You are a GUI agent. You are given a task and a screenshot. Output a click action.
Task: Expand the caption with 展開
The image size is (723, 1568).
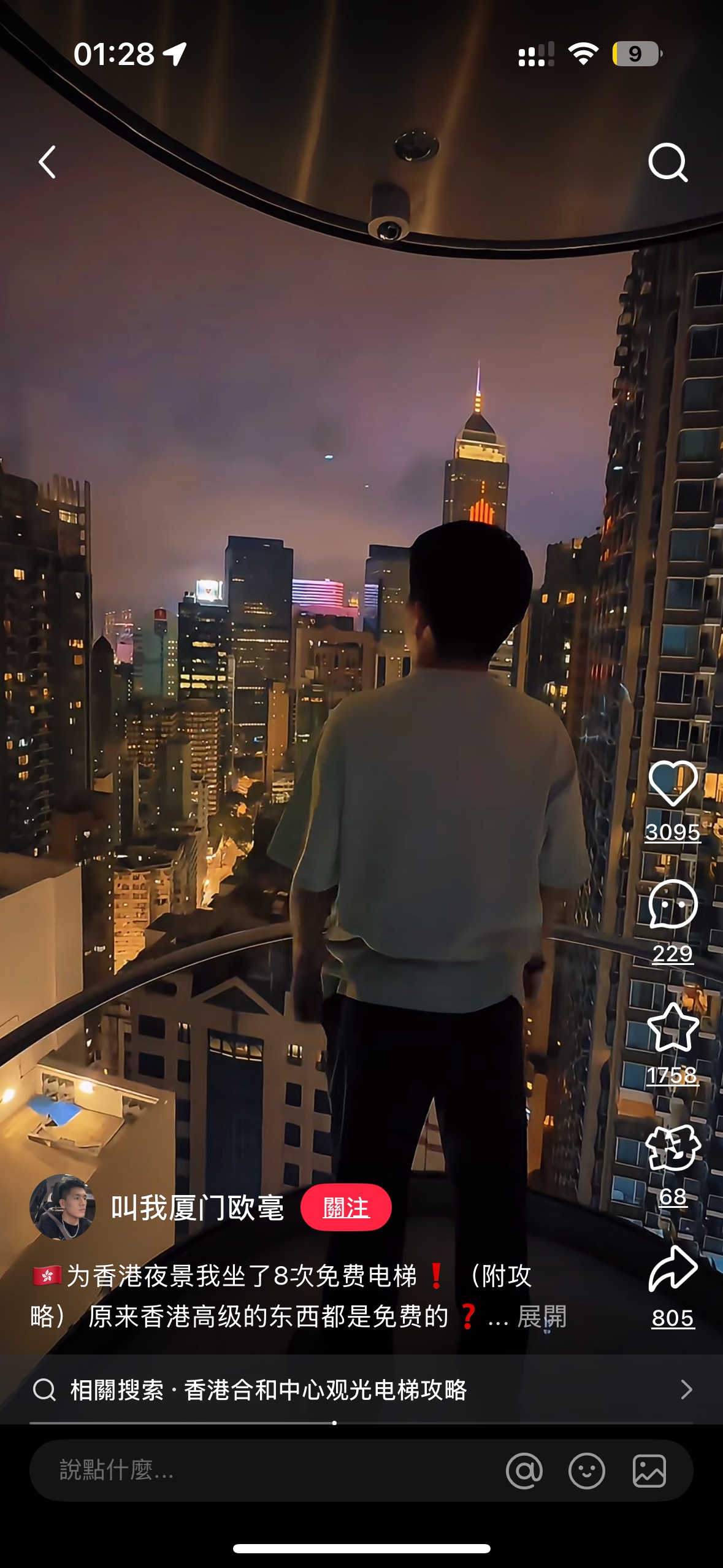click(x=542, y=1316)
